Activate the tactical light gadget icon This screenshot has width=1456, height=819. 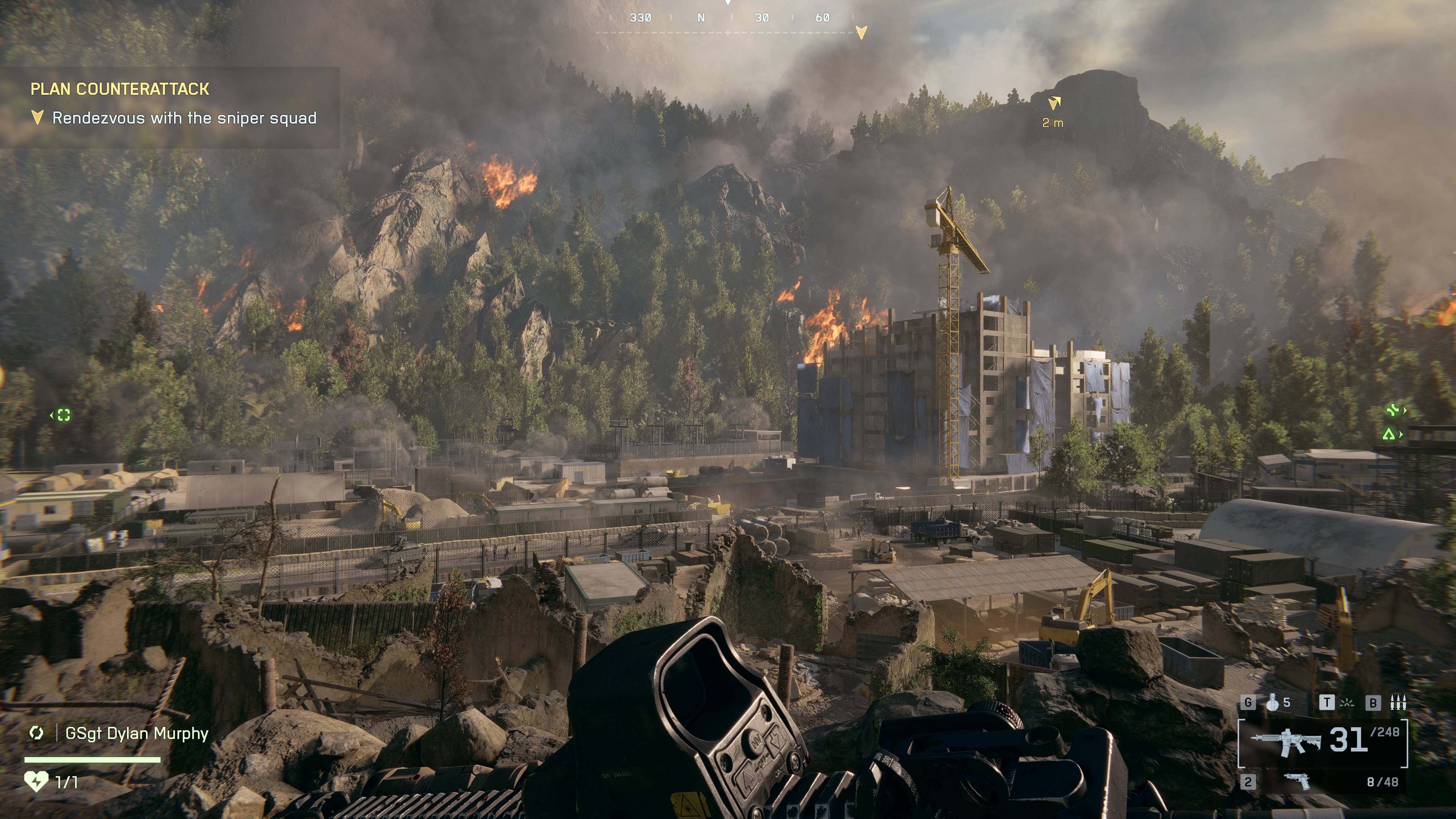1348,703
